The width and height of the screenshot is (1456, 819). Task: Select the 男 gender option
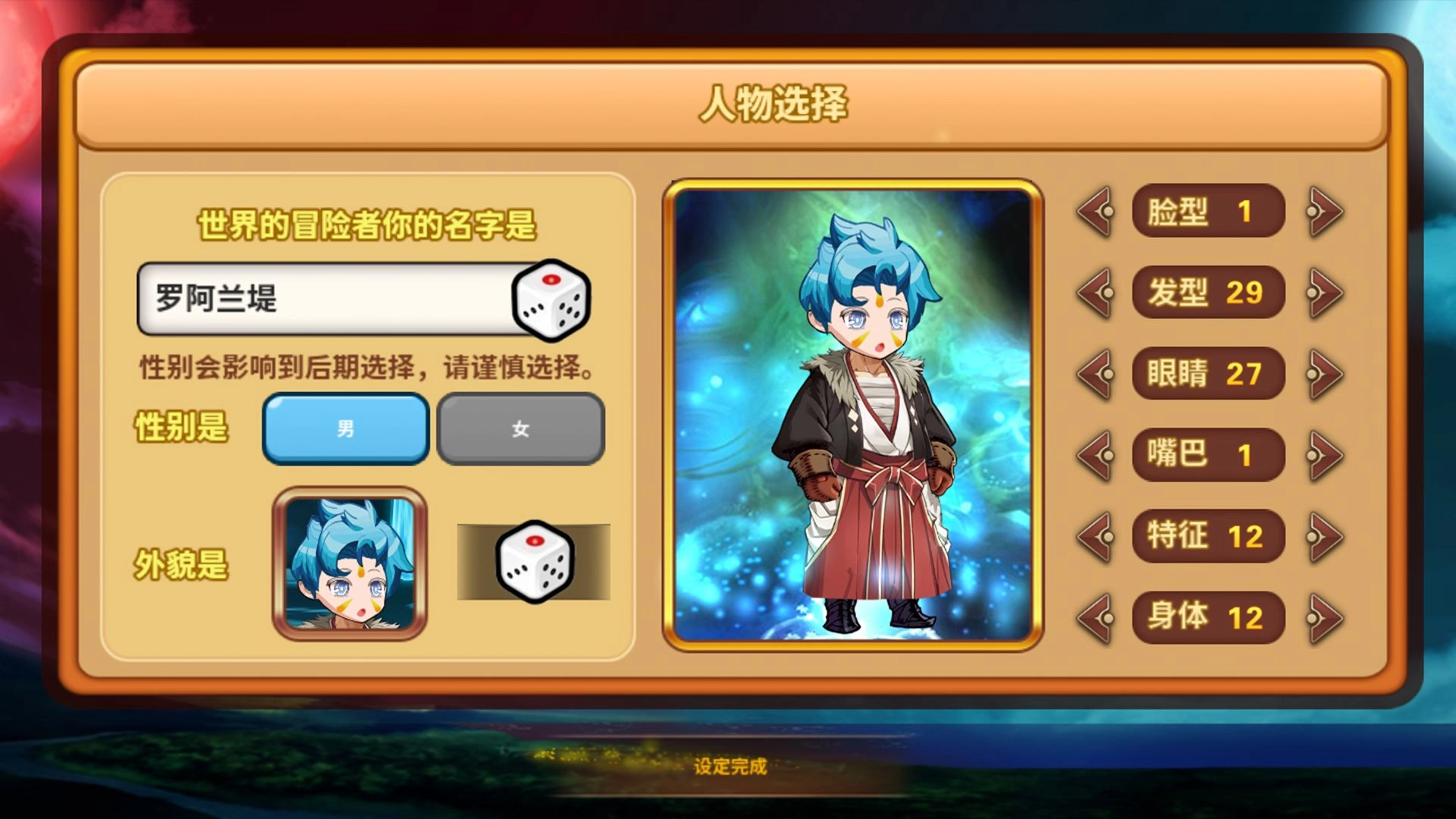[346, 428]
